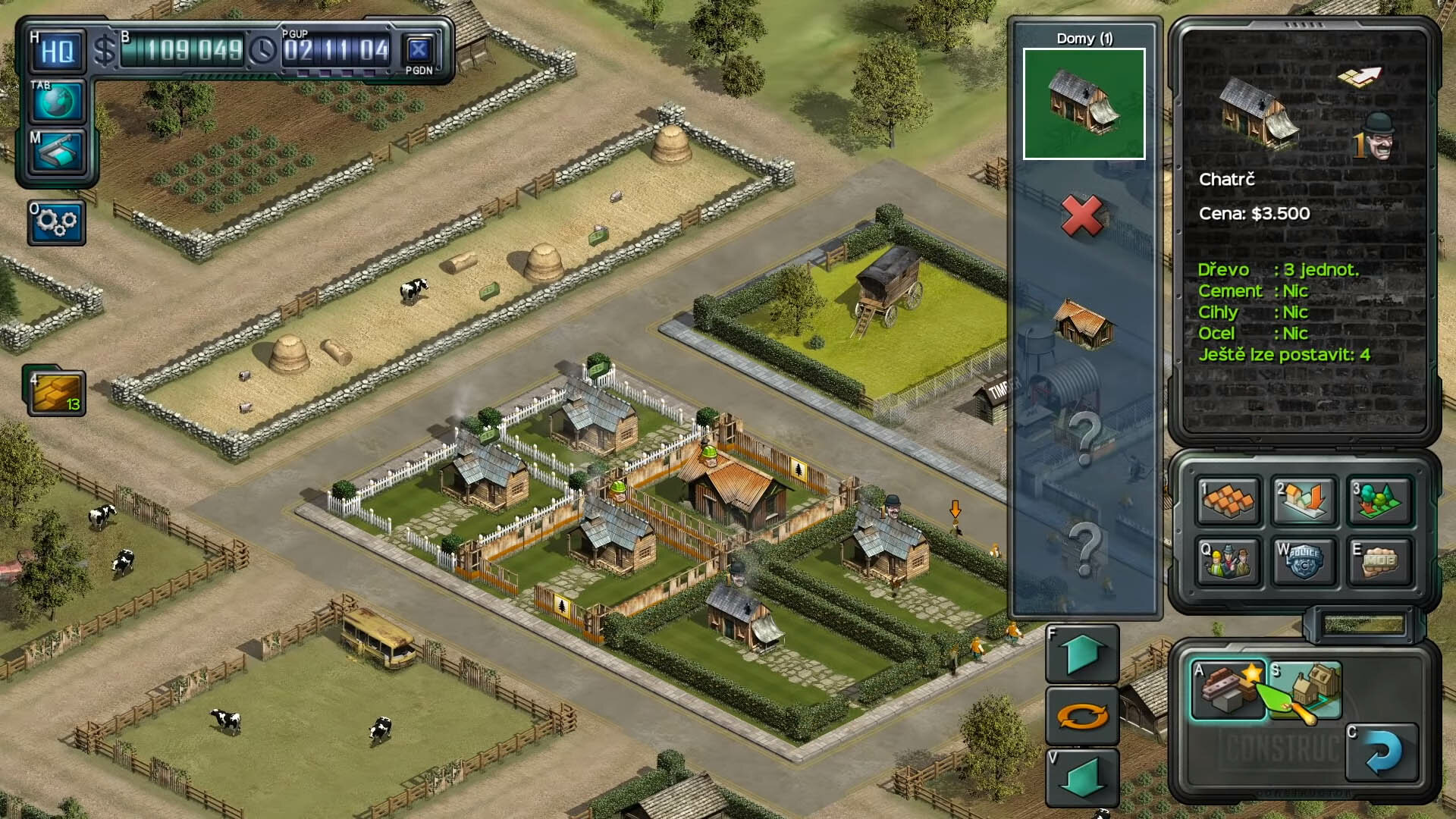Choose the red X option in Domy list
The width and height of the screenshot is (1456, 819).
pos(1083,216)
